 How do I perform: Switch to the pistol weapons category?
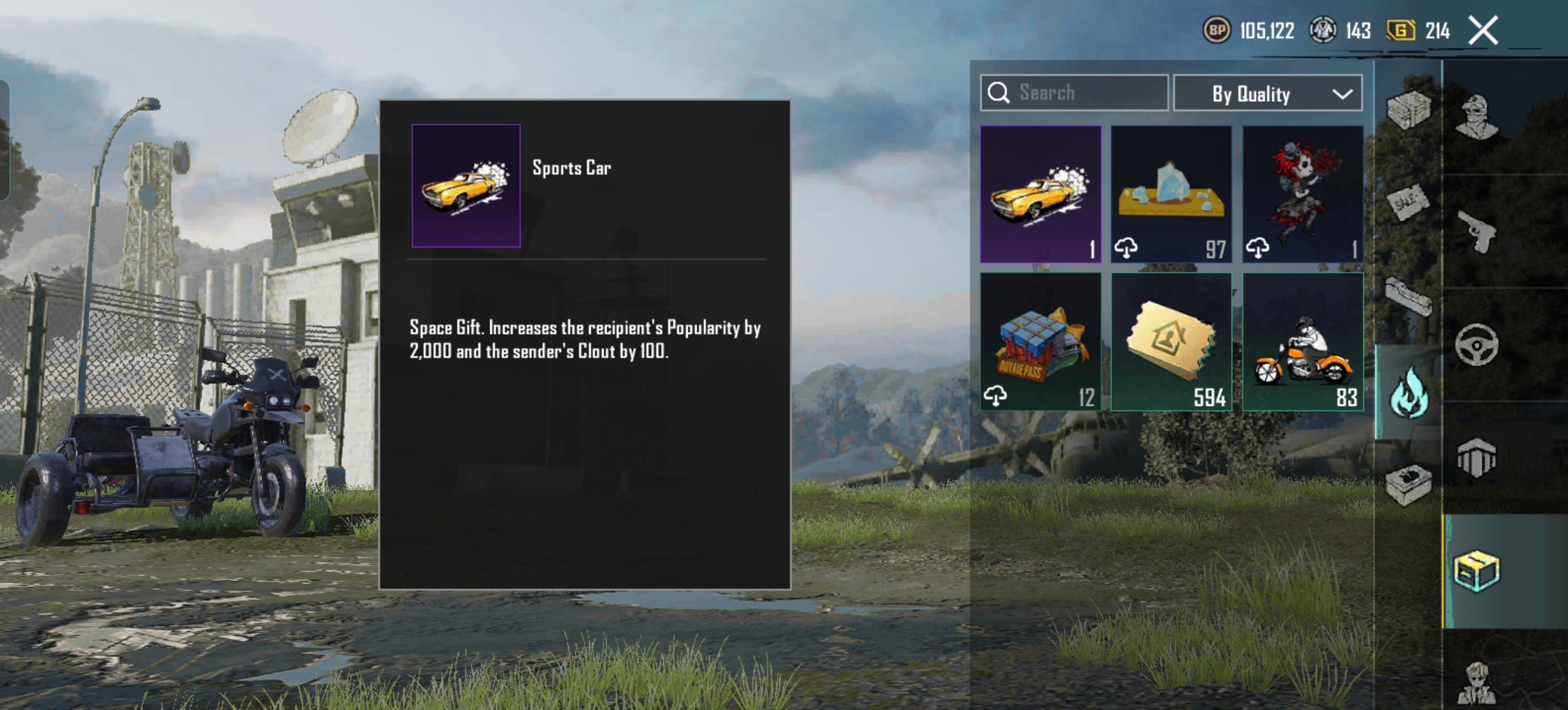1477,231
